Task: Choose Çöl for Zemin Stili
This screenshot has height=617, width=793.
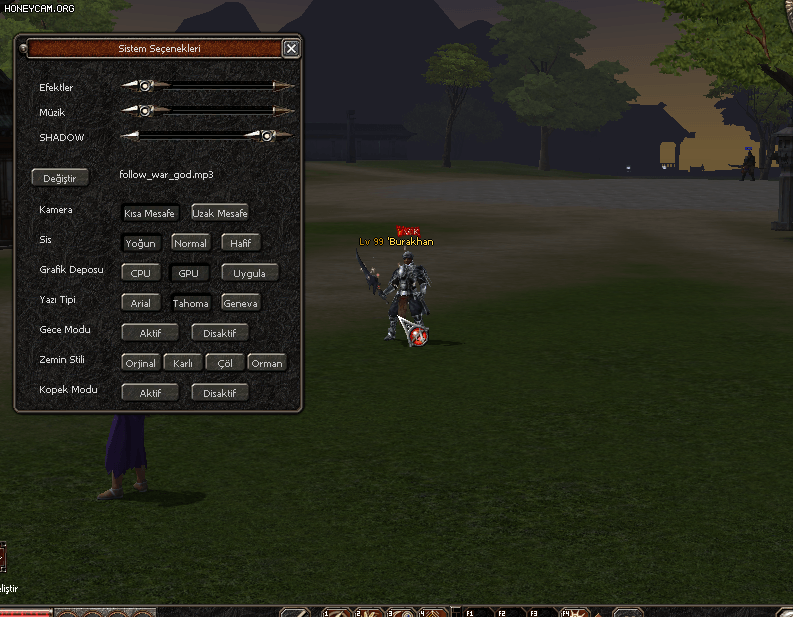Action: point(225,363)
